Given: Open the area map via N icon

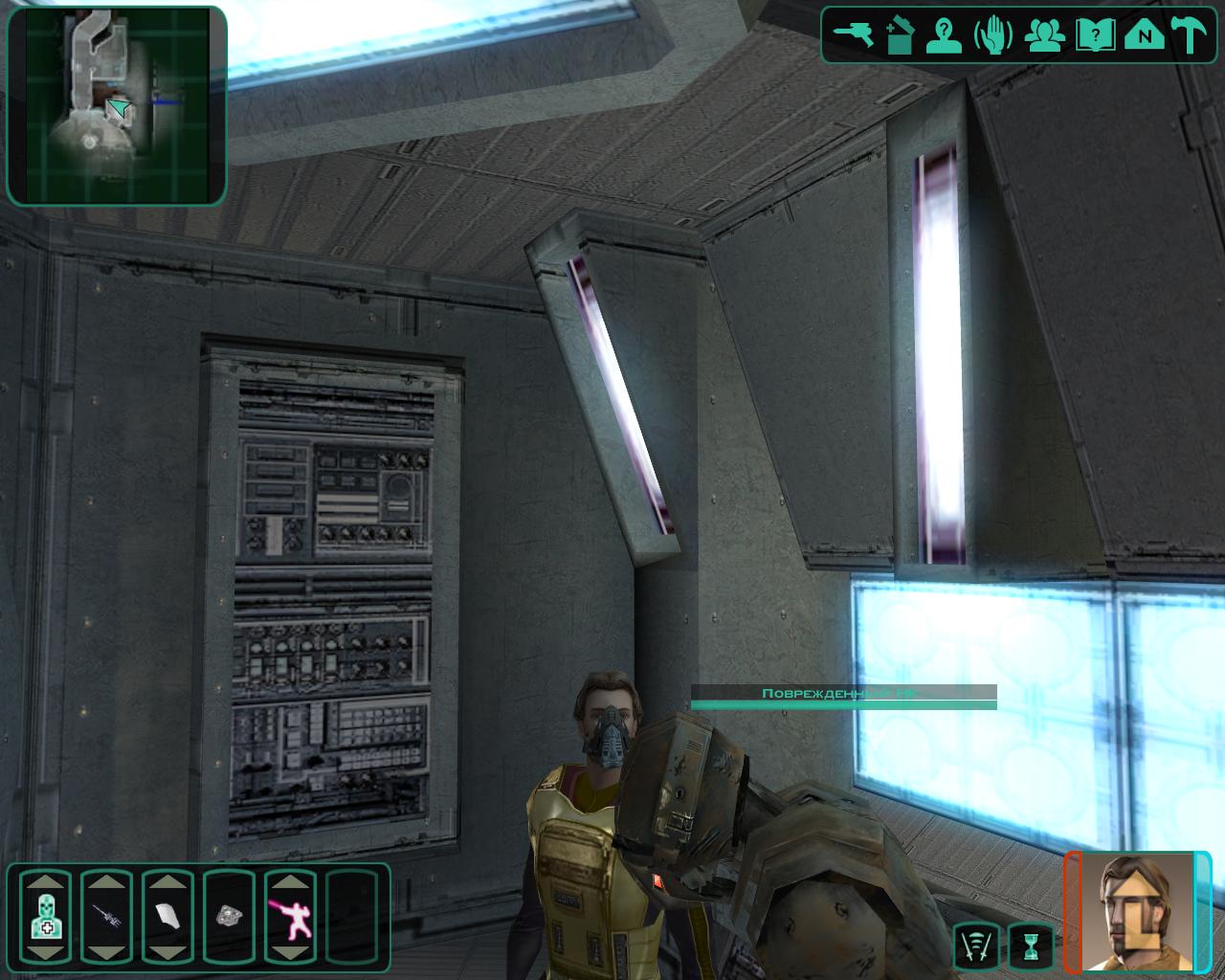Looking at the screenshot, I should [1144, 35].
